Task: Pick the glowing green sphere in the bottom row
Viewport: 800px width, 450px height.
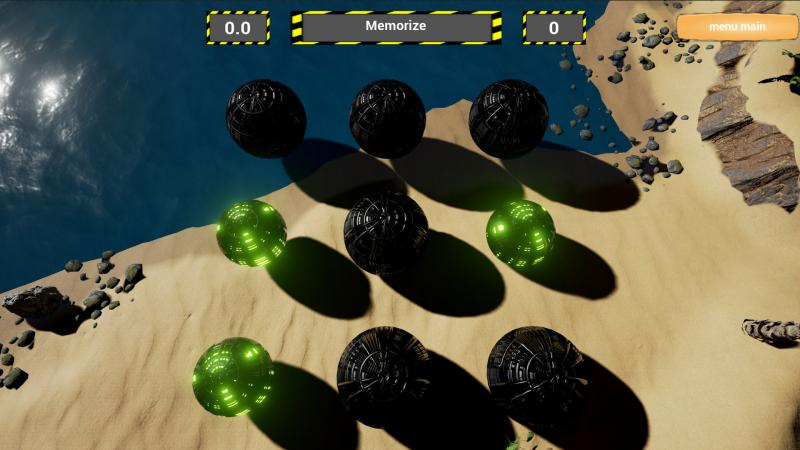Action: pos(233,376)
